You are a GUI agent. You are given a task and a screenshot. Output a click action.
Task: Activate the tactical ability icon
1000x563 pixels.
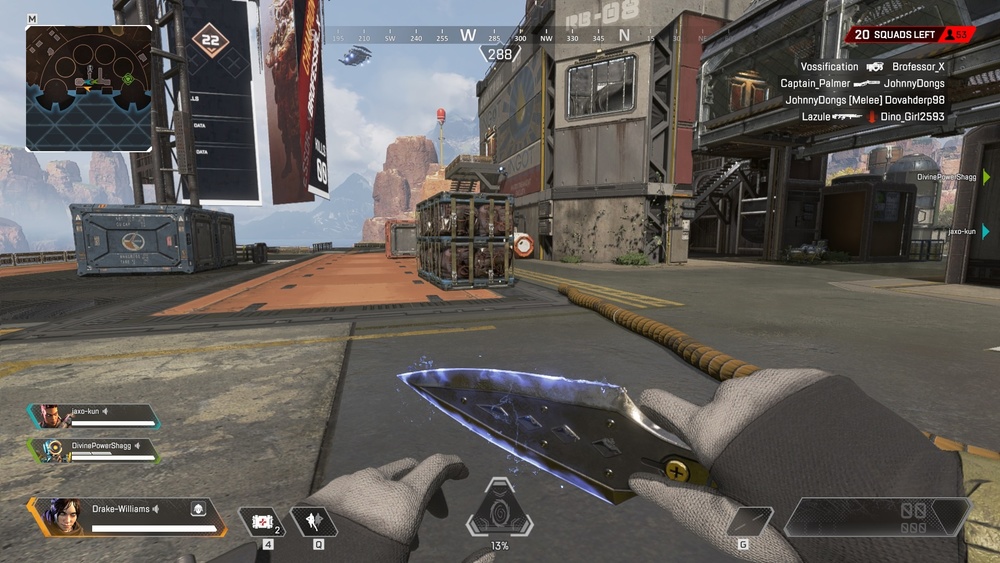313,521
